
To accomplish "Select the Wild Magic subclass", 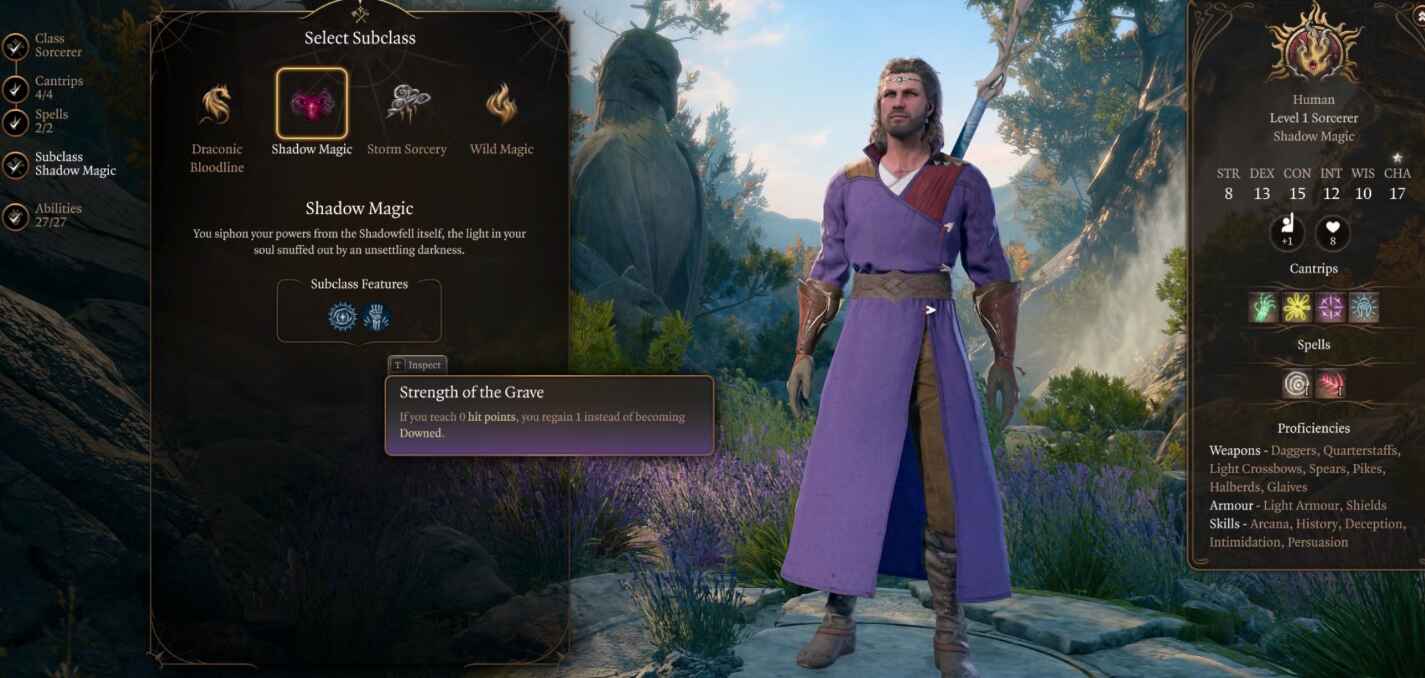I will click(x=501, y=104).
